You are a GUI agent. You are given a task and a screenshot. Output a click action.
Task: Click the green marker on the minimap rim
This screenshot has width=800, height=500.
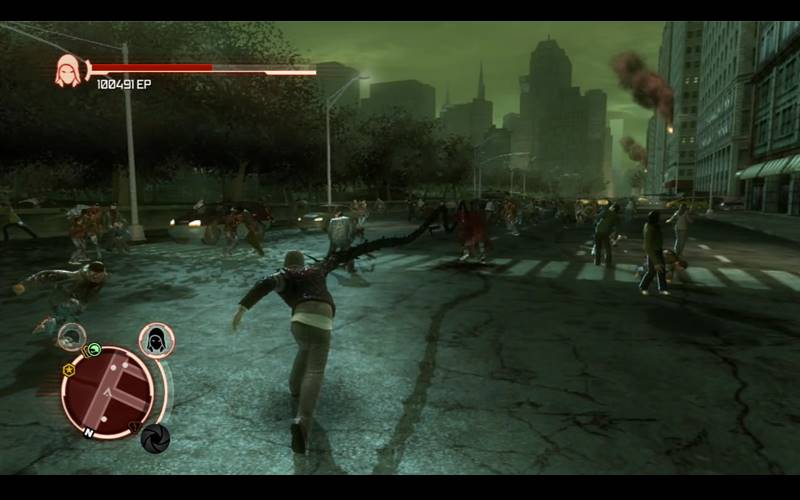94,349
